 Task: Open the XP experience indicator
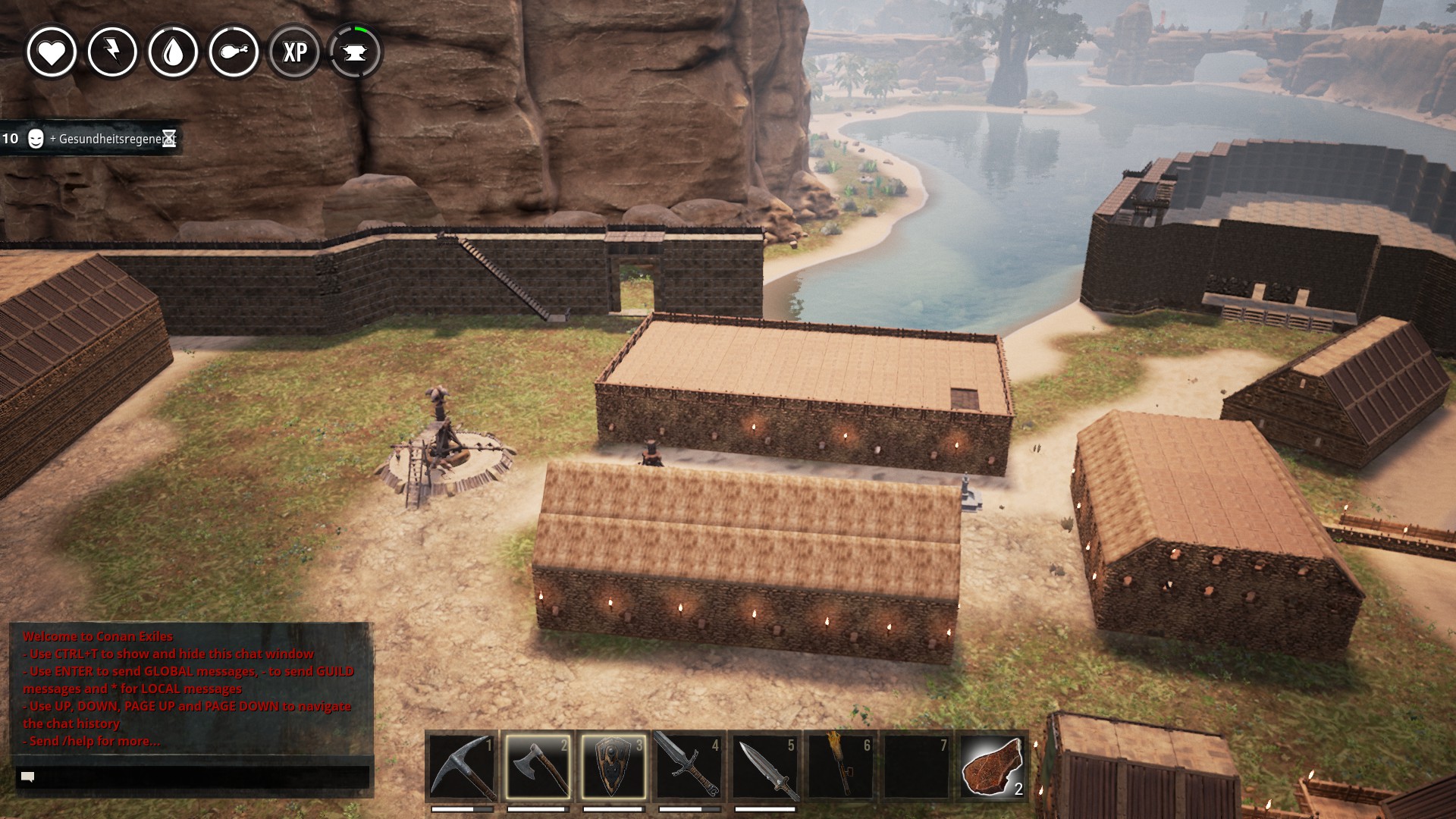294,52
